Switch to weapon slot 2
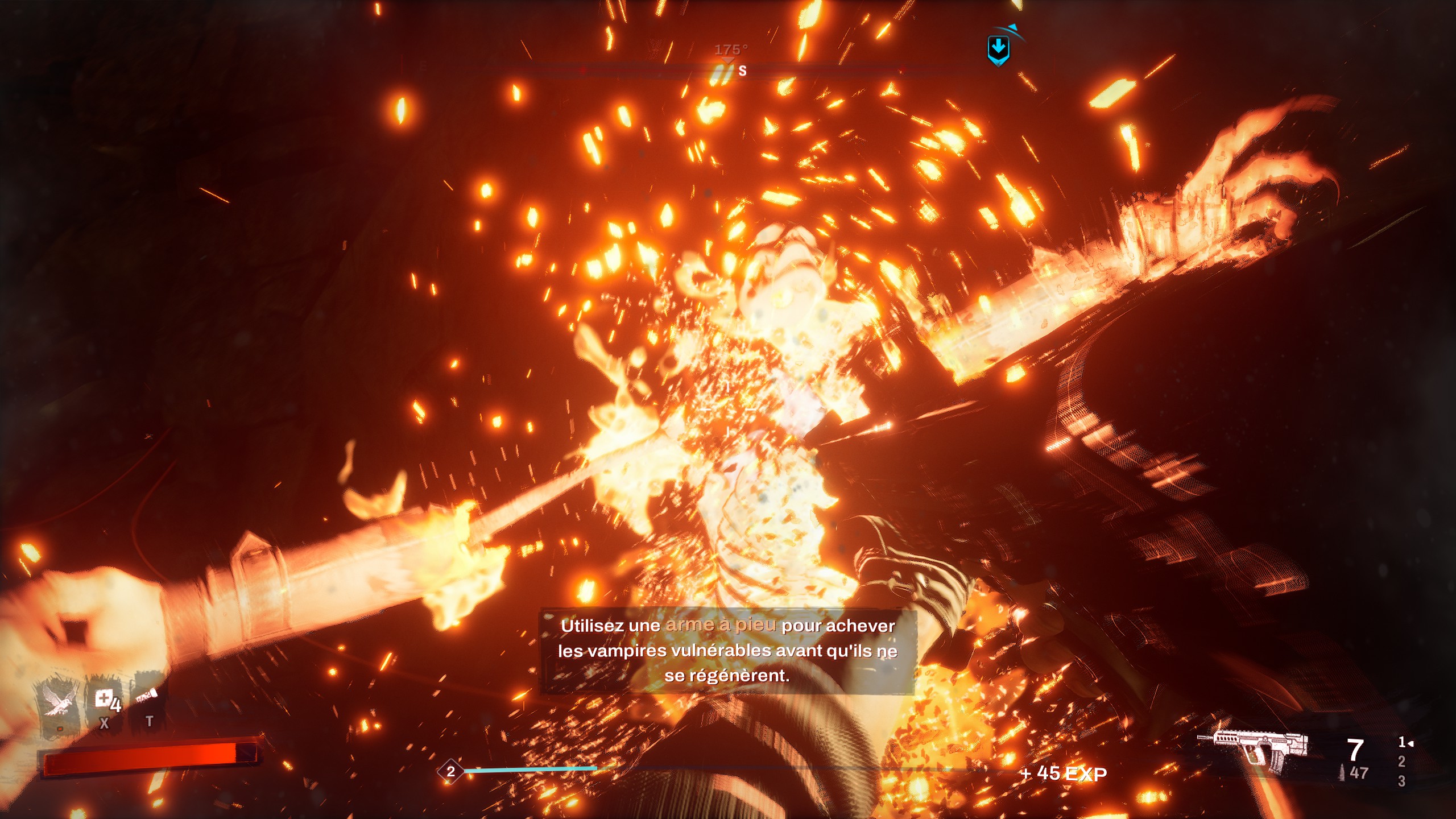Viewport: 1456px width, 819px height. coord(1401,762)
